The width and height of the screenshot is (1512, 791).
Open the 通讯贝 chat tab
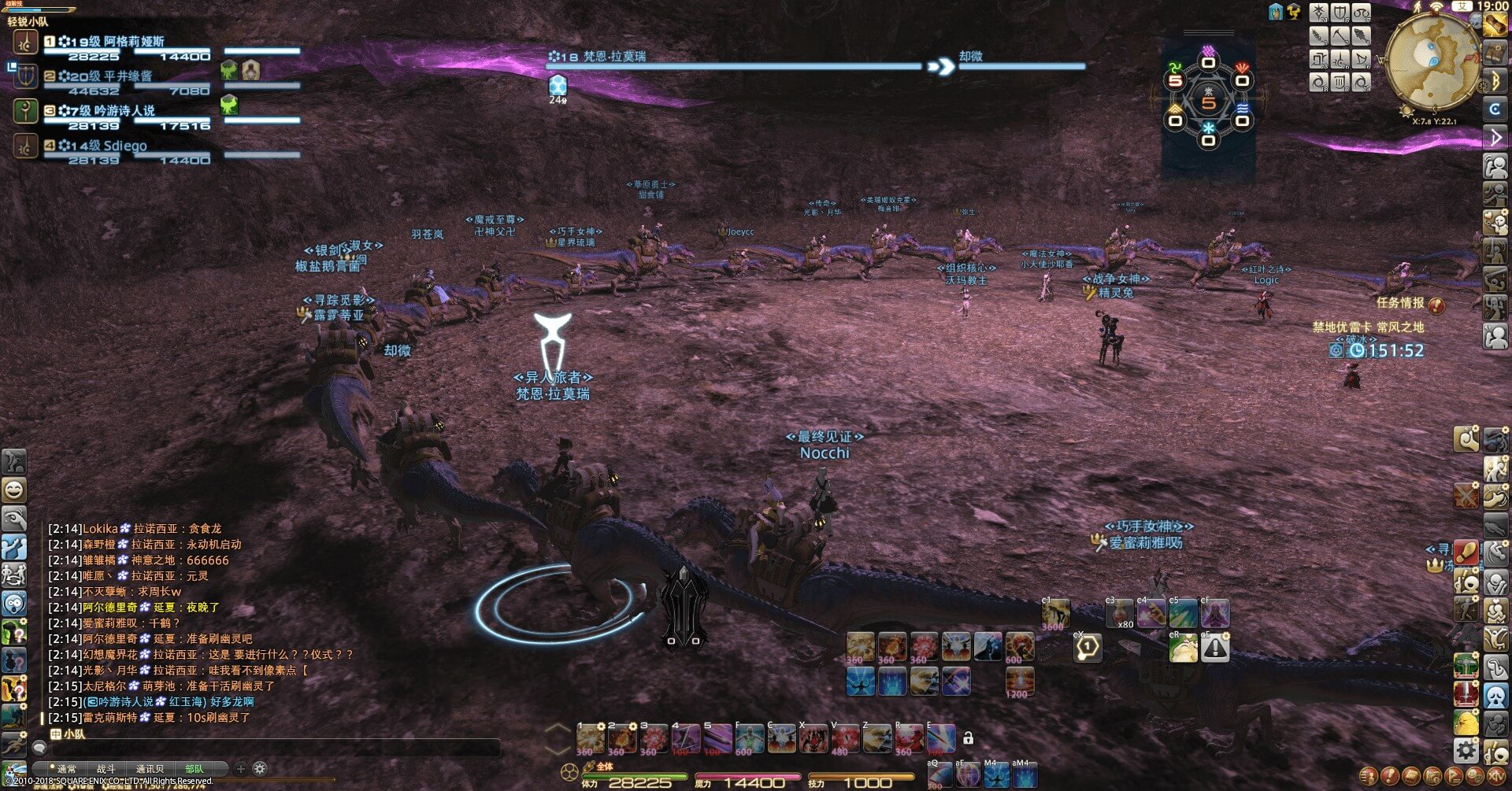point(150,769)
